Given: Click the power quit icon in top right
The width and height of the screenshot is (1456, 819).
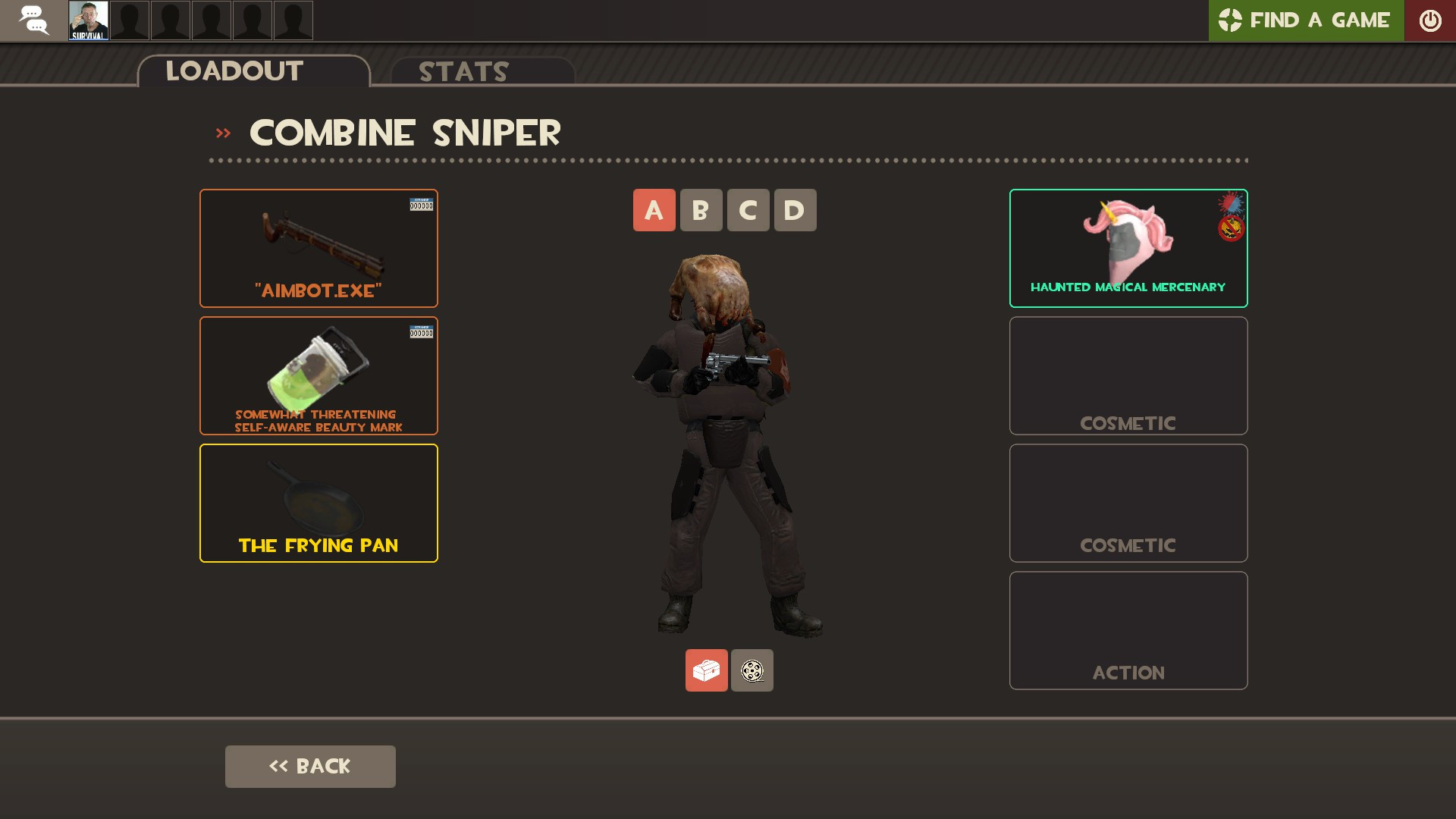Looking at the screenshot, I should tap(1431, 20).
